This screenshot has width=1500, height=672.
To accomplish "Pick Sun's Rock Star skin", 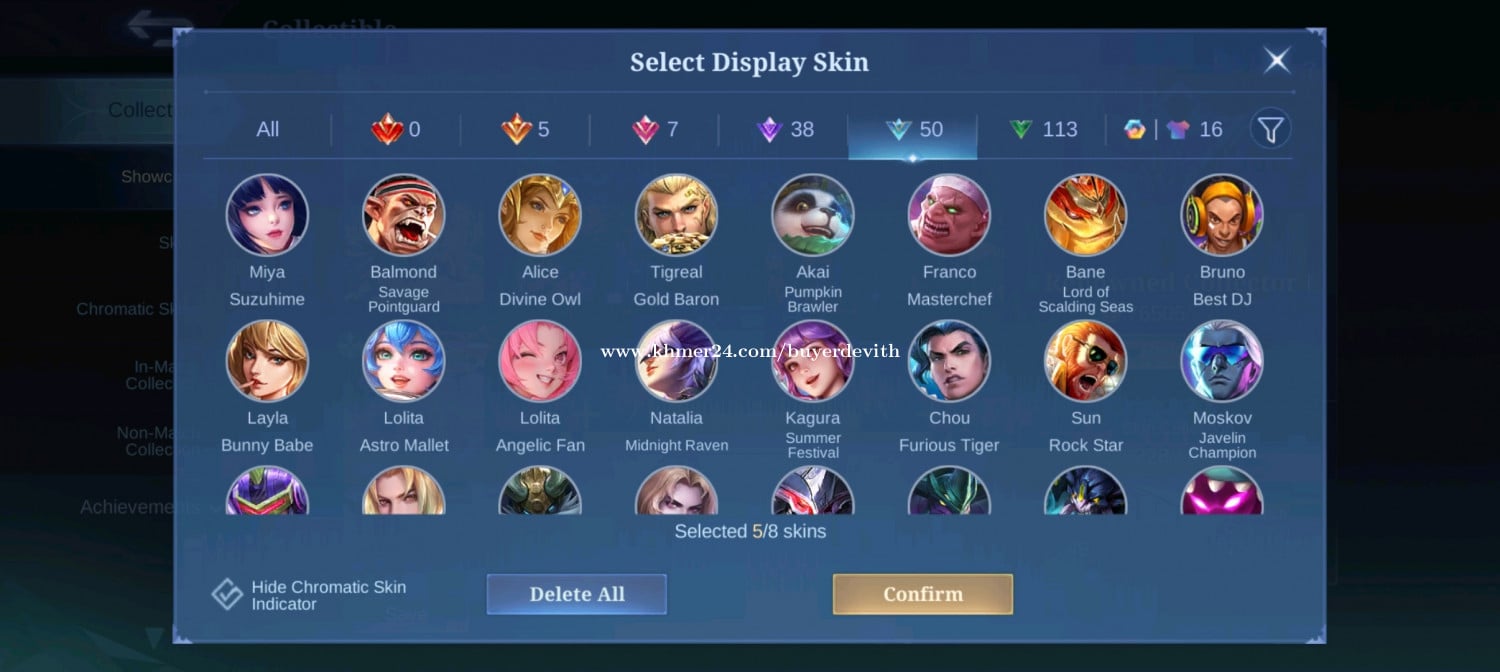I will (1085, 362).
